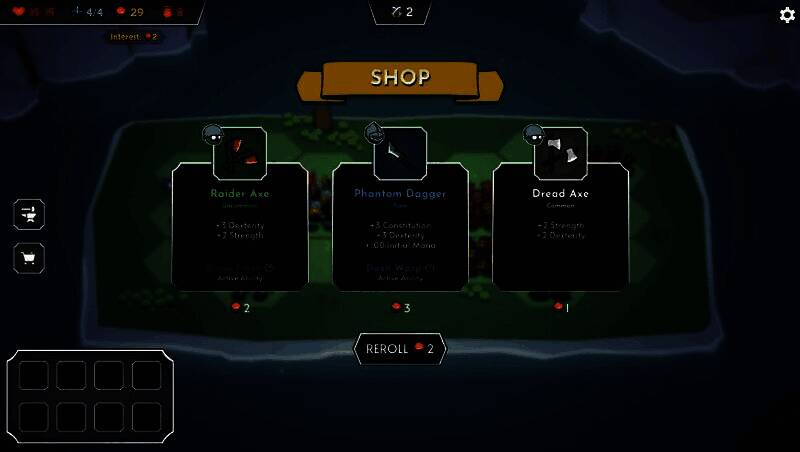Open the anvil forge button
The height and width of the screenshot is (452, 800).
29,213
